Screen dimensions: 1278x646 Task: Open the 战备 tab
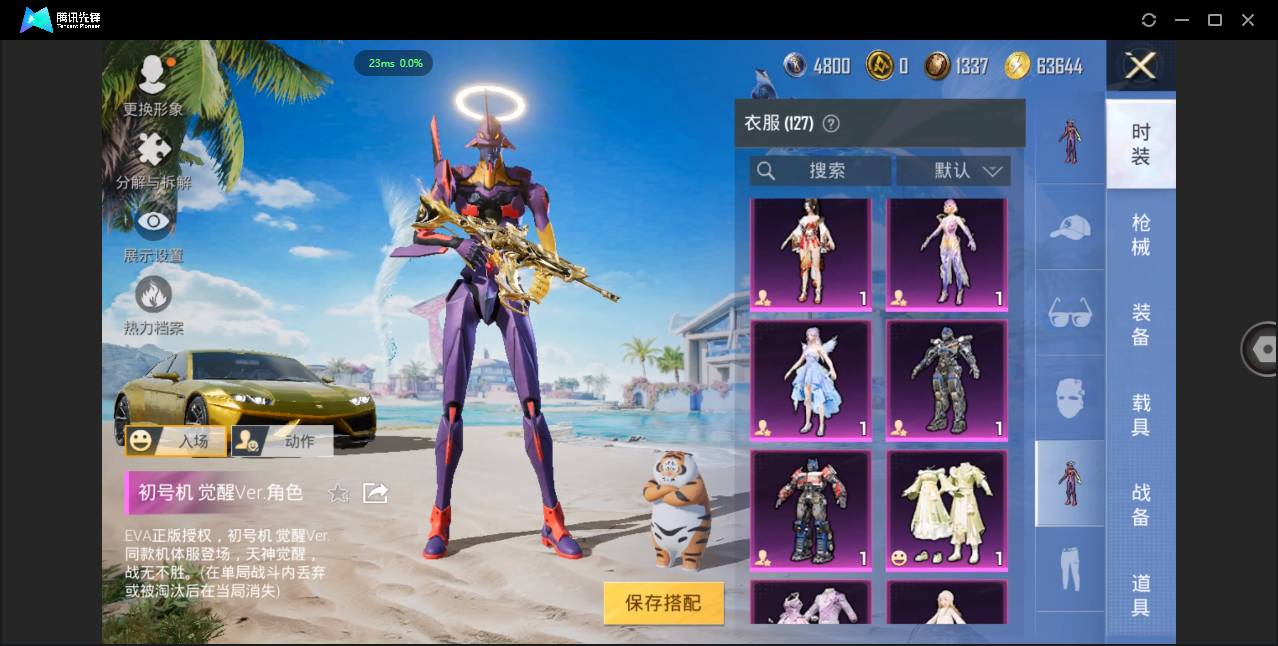coord(1140,504)
